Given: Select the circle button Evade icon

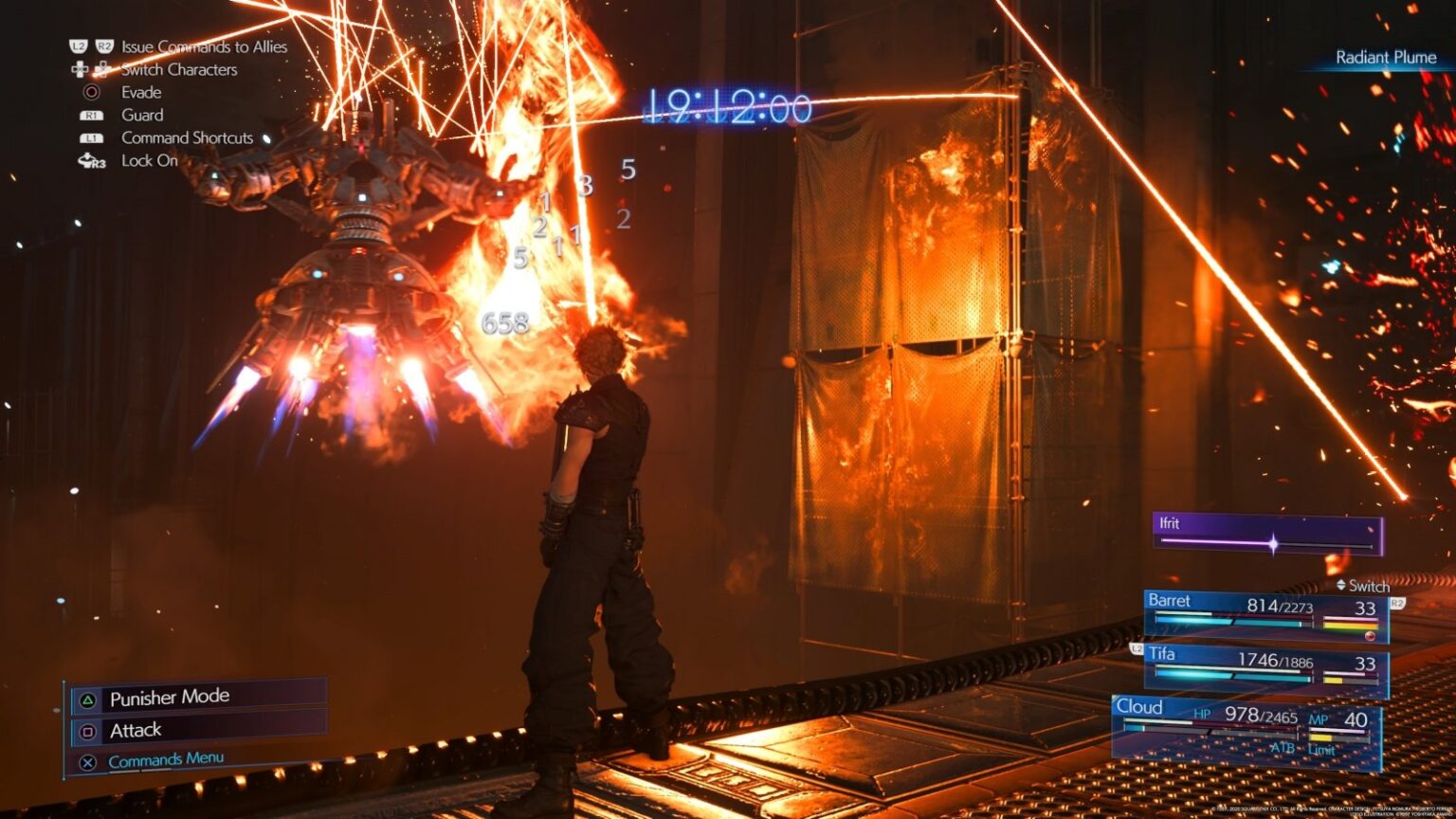Looking at the screenshot, I should 90,92.
